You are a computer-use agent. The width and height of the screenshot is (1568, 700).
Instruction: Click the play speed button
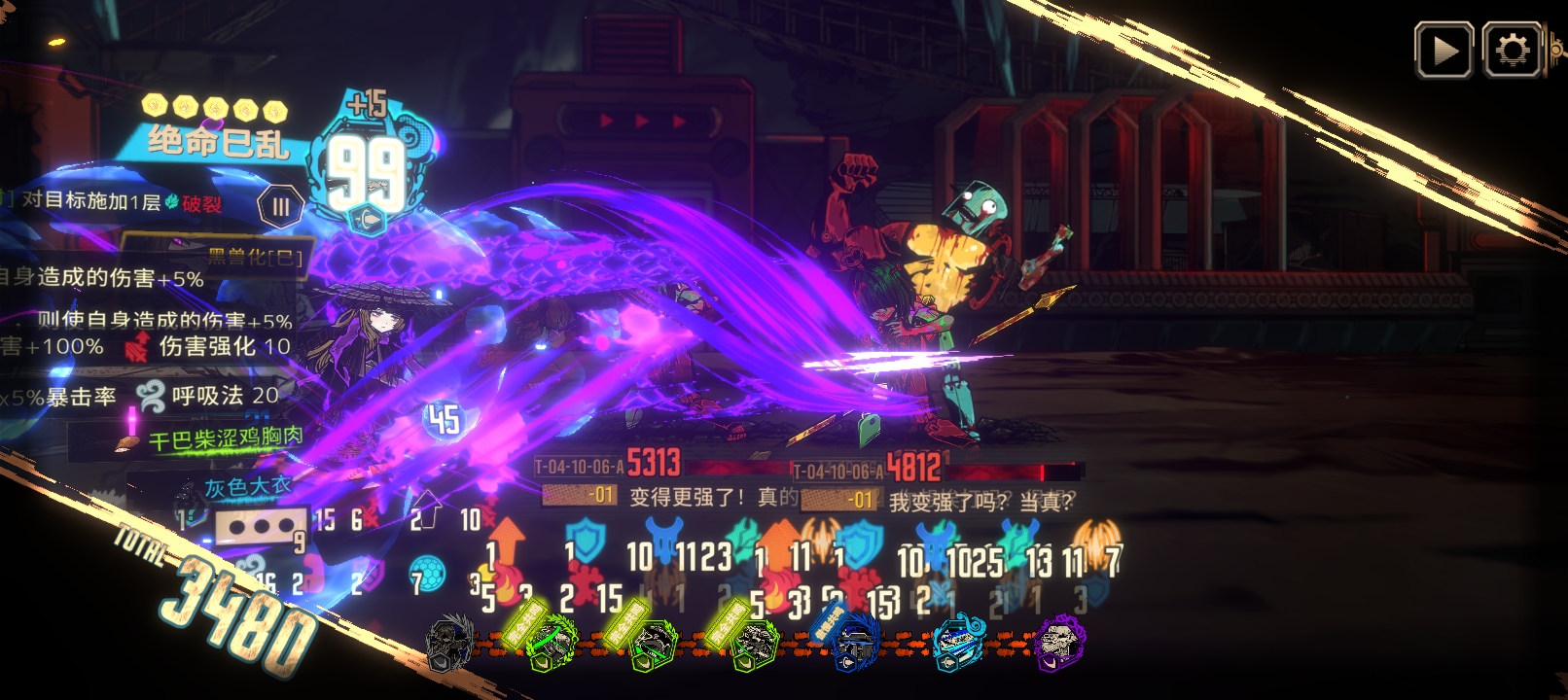[1443, 51]
